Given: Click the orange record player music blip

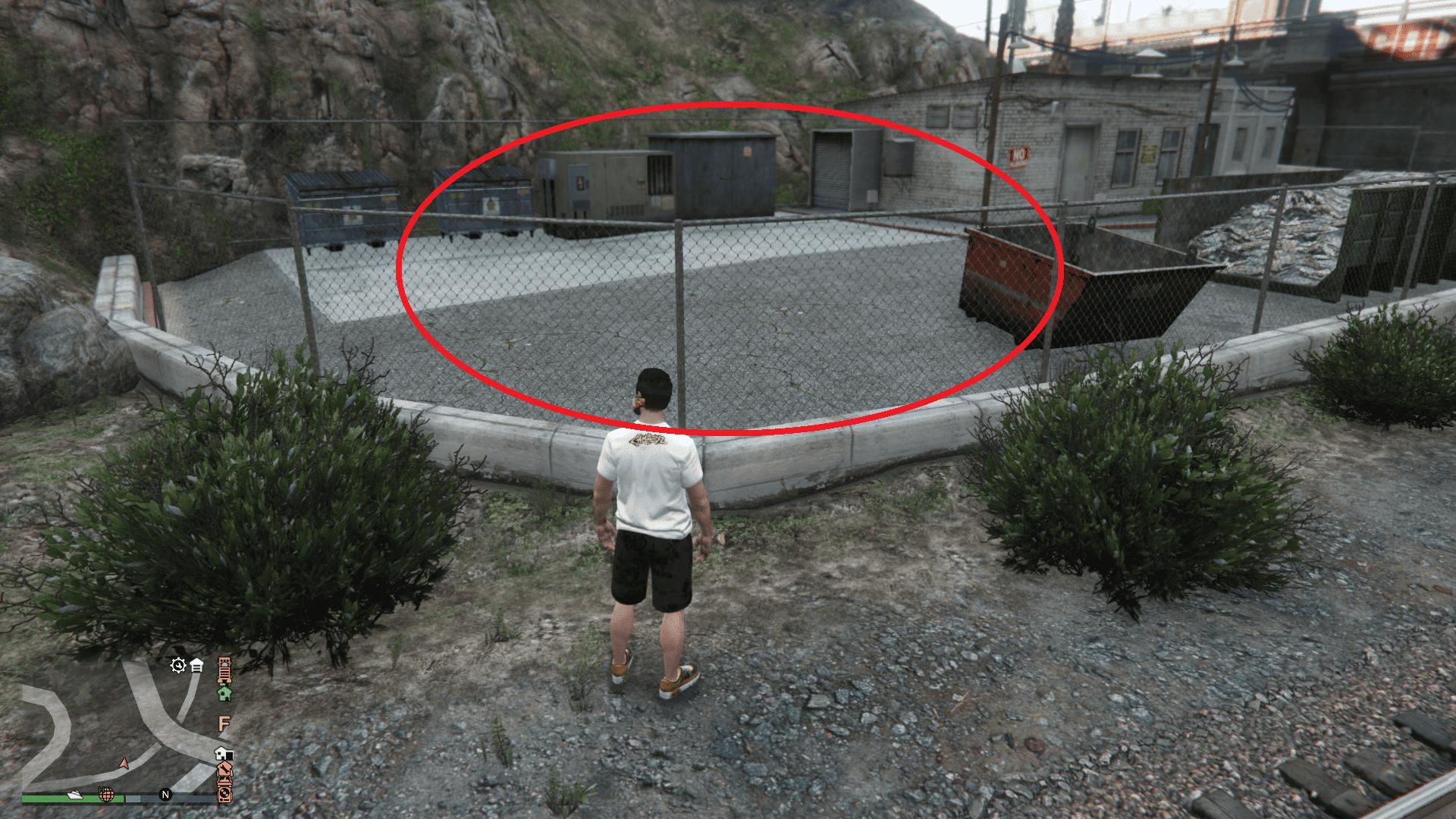Looking at the screenshot, I should tap(225, 795).
